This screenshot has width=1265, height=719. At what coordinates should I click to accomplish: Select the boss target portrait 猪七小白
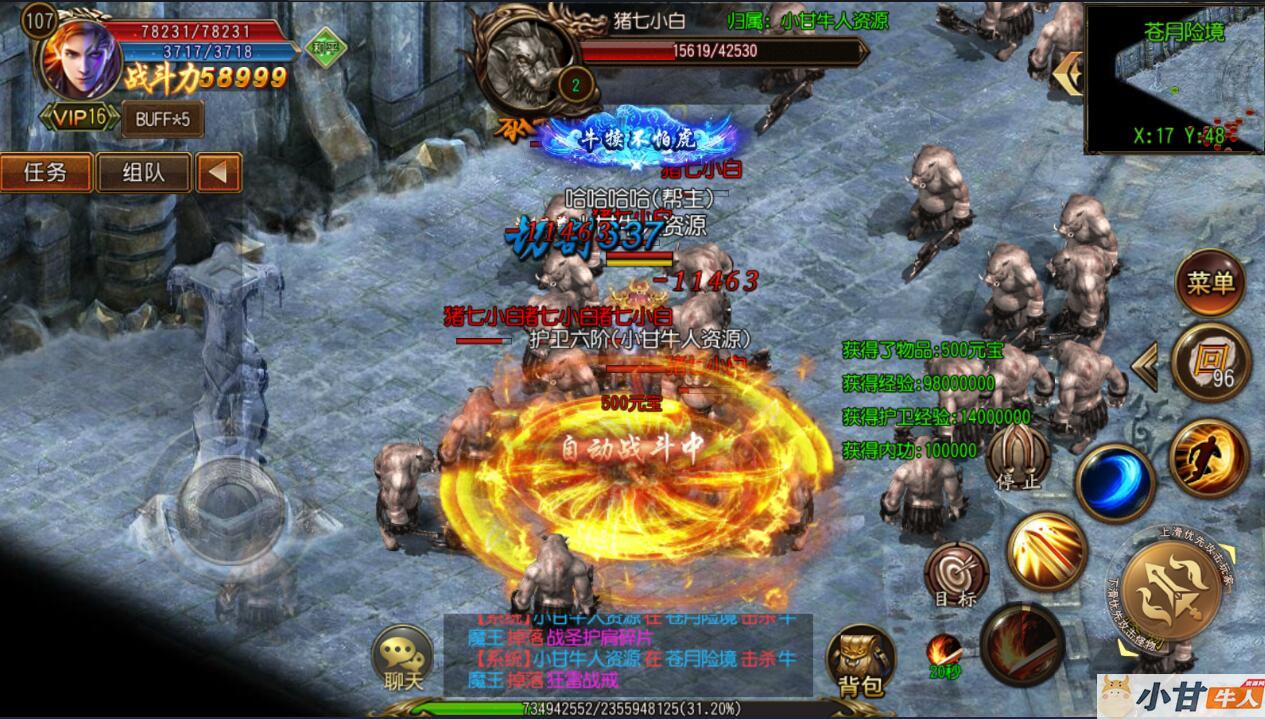coord(527,62)
